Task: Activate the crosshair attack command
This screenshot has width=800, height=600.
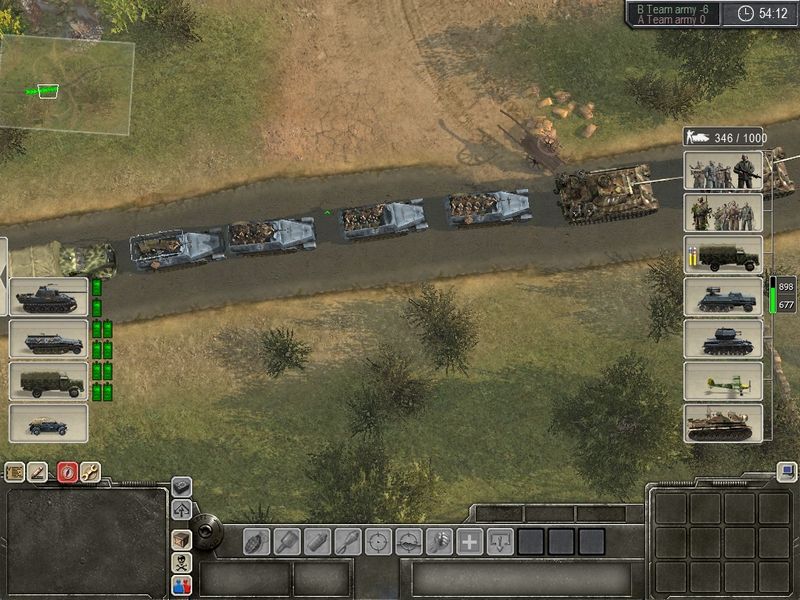Action: point(378,541)
